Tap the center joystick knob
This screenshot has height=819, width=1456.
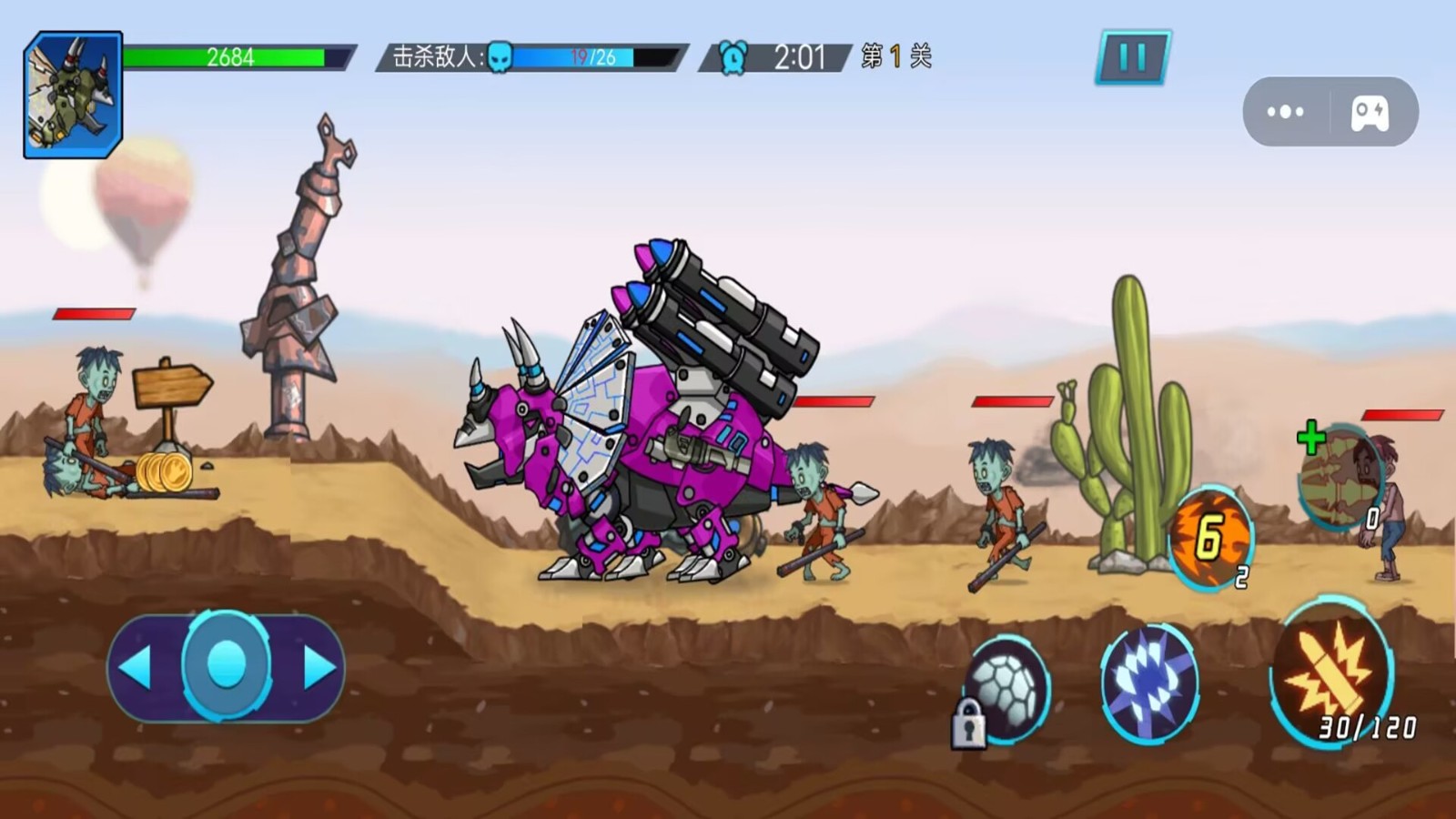(x=227, y=665)
